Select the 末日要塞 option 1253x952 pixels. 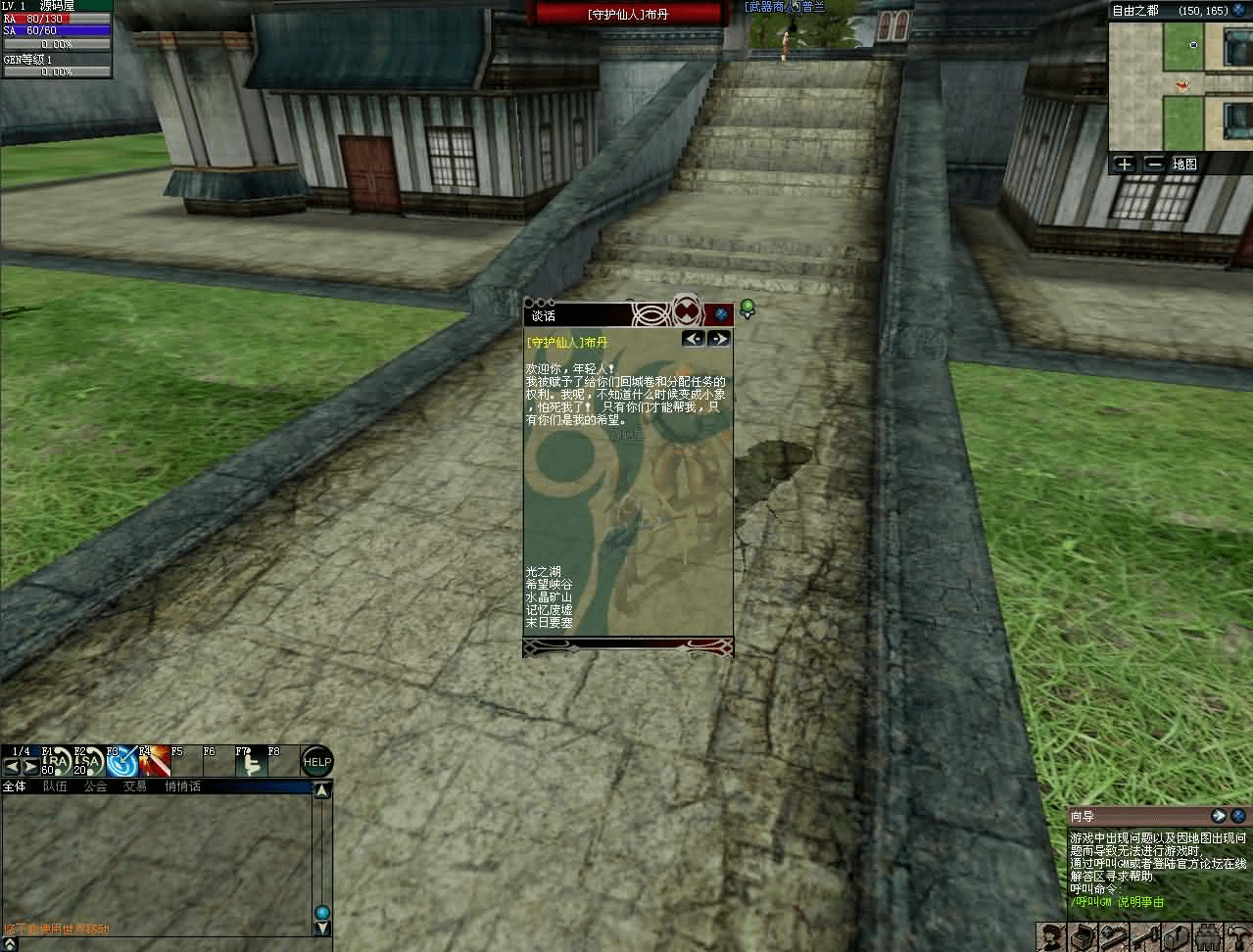(x=548, y=622)
